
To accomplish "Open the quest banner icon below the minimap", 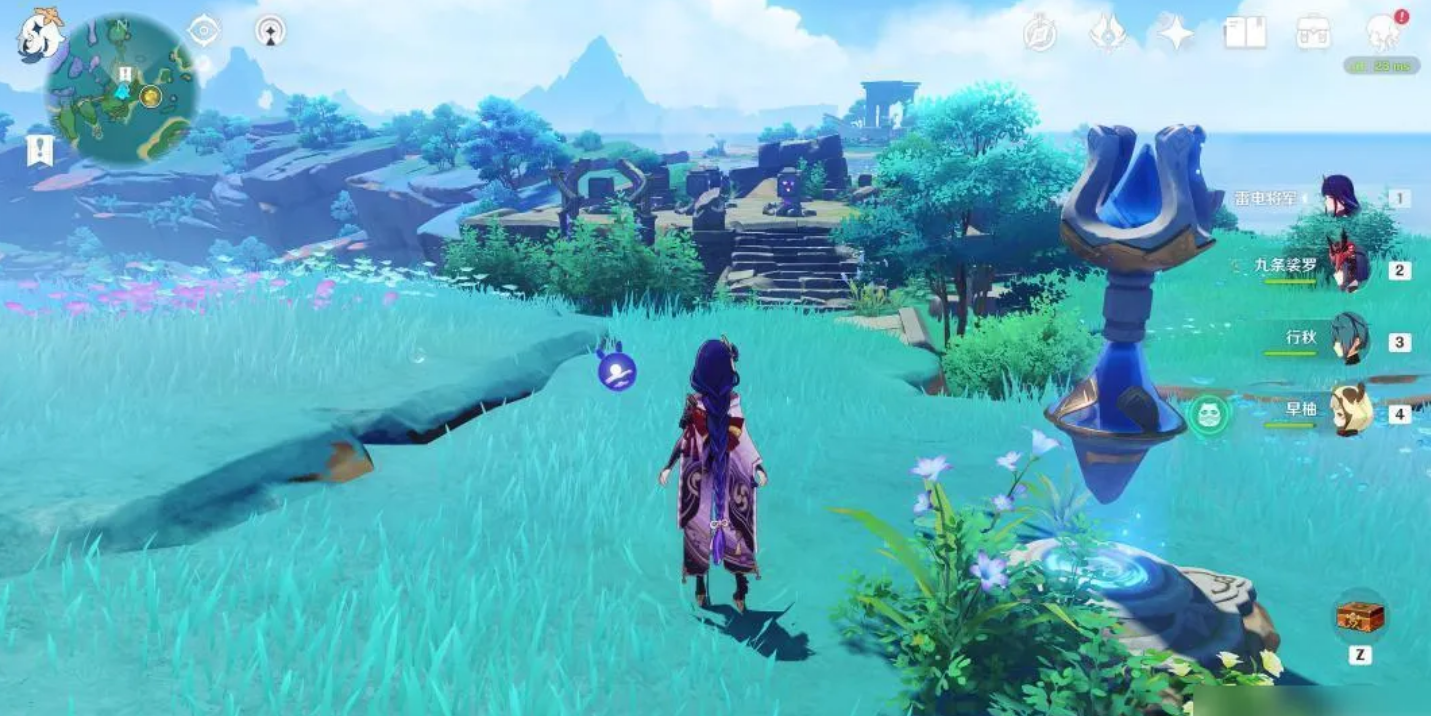I will pyautogui.click(x=40, y=151).
